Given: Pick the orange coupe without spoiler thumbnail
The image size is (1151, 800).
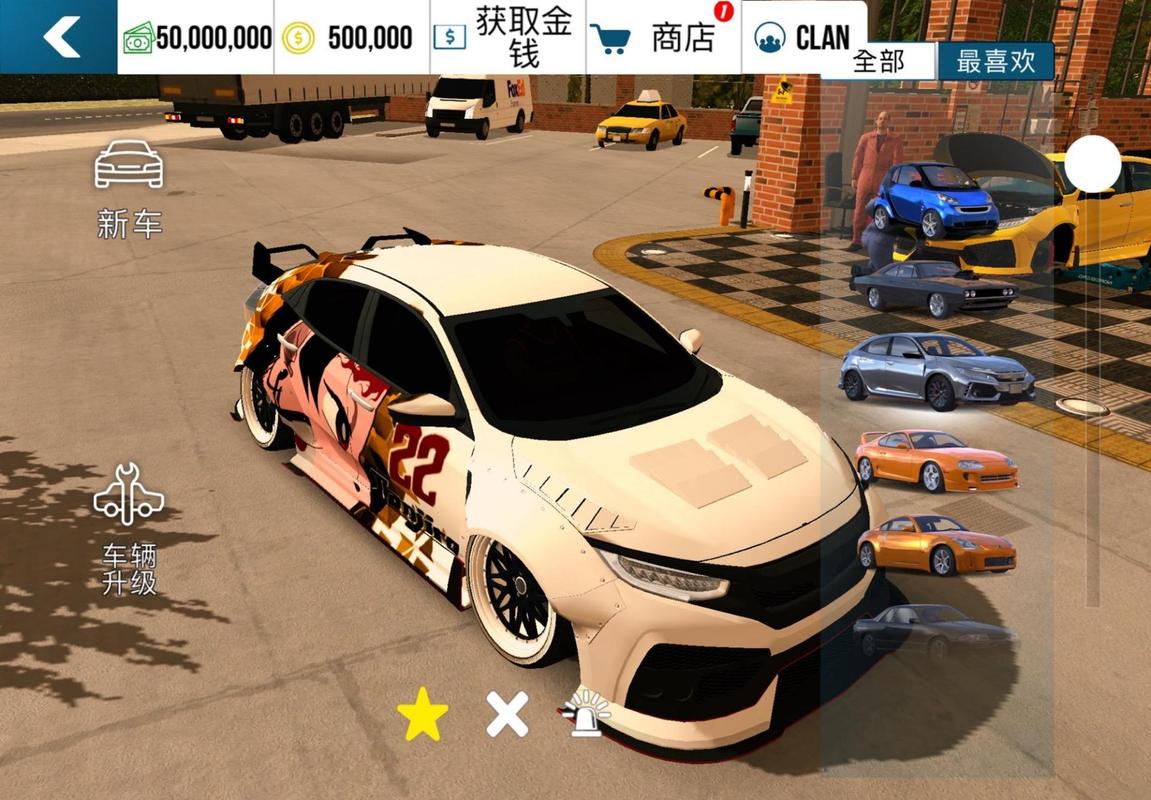Looking at the screenshot, I should [935, 544].
